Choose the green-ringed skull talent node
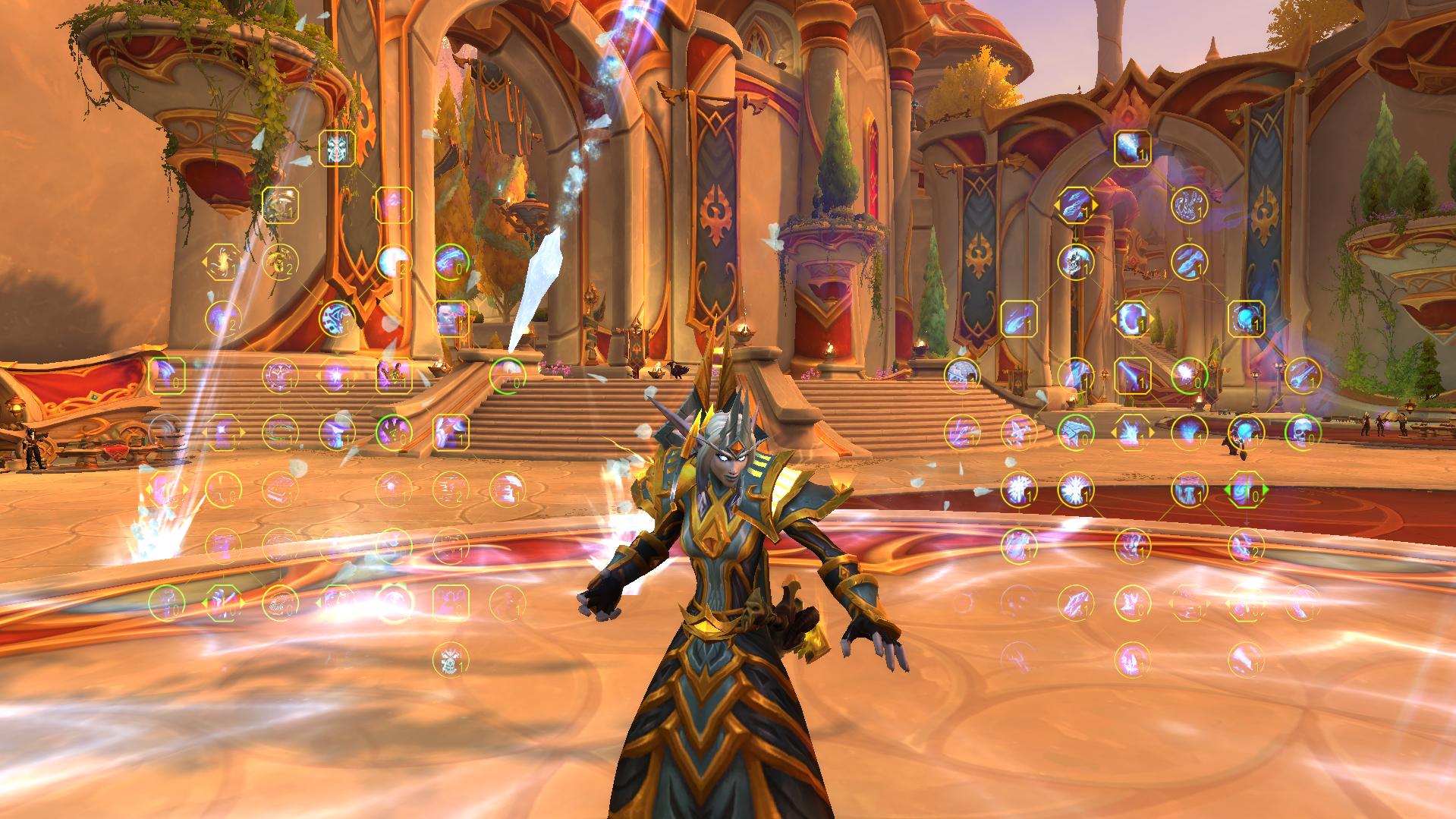 click(1303, 432)
